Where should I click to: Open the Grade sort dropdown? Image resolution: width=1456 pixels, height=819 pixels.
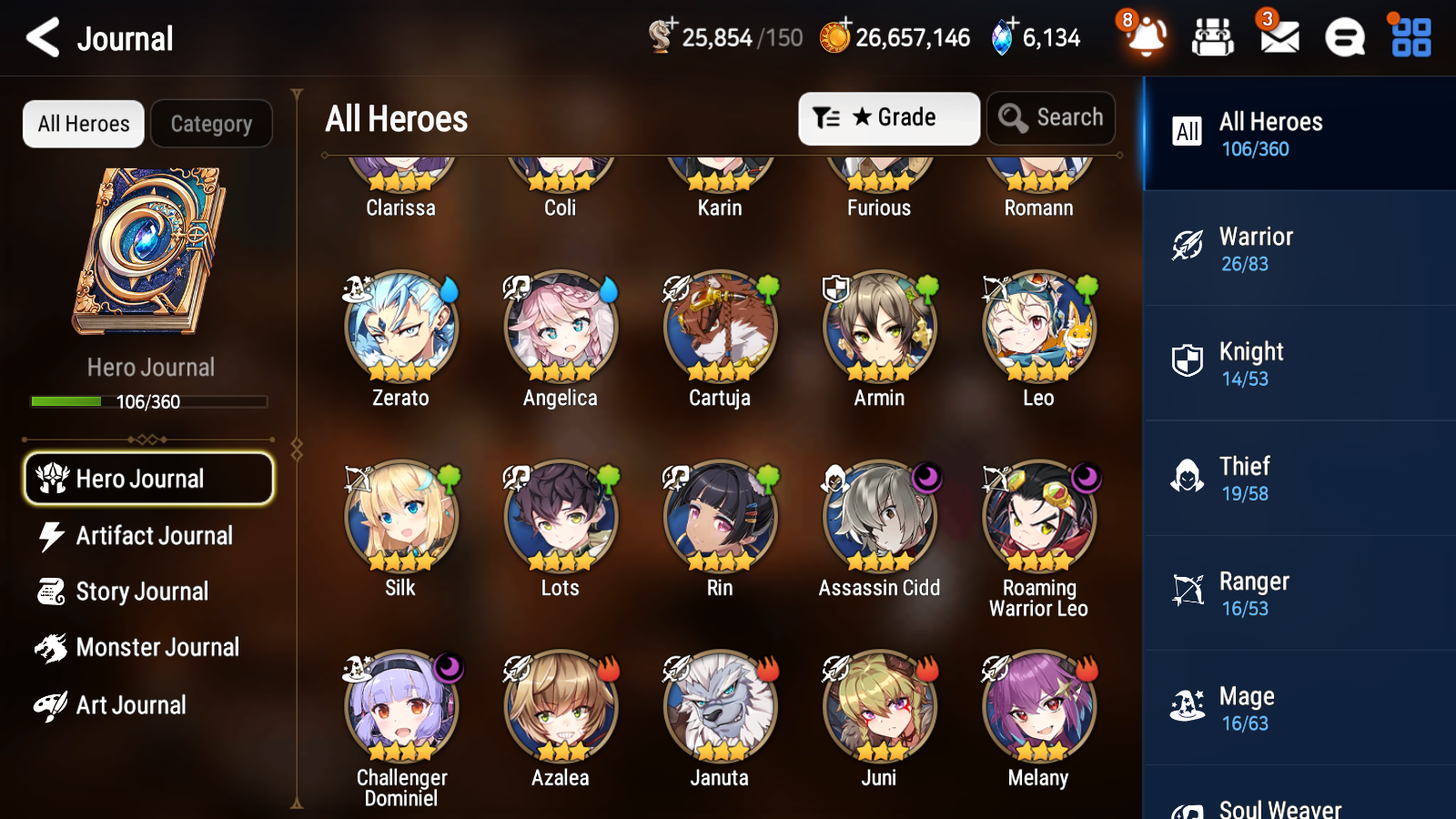pos(888,117)
